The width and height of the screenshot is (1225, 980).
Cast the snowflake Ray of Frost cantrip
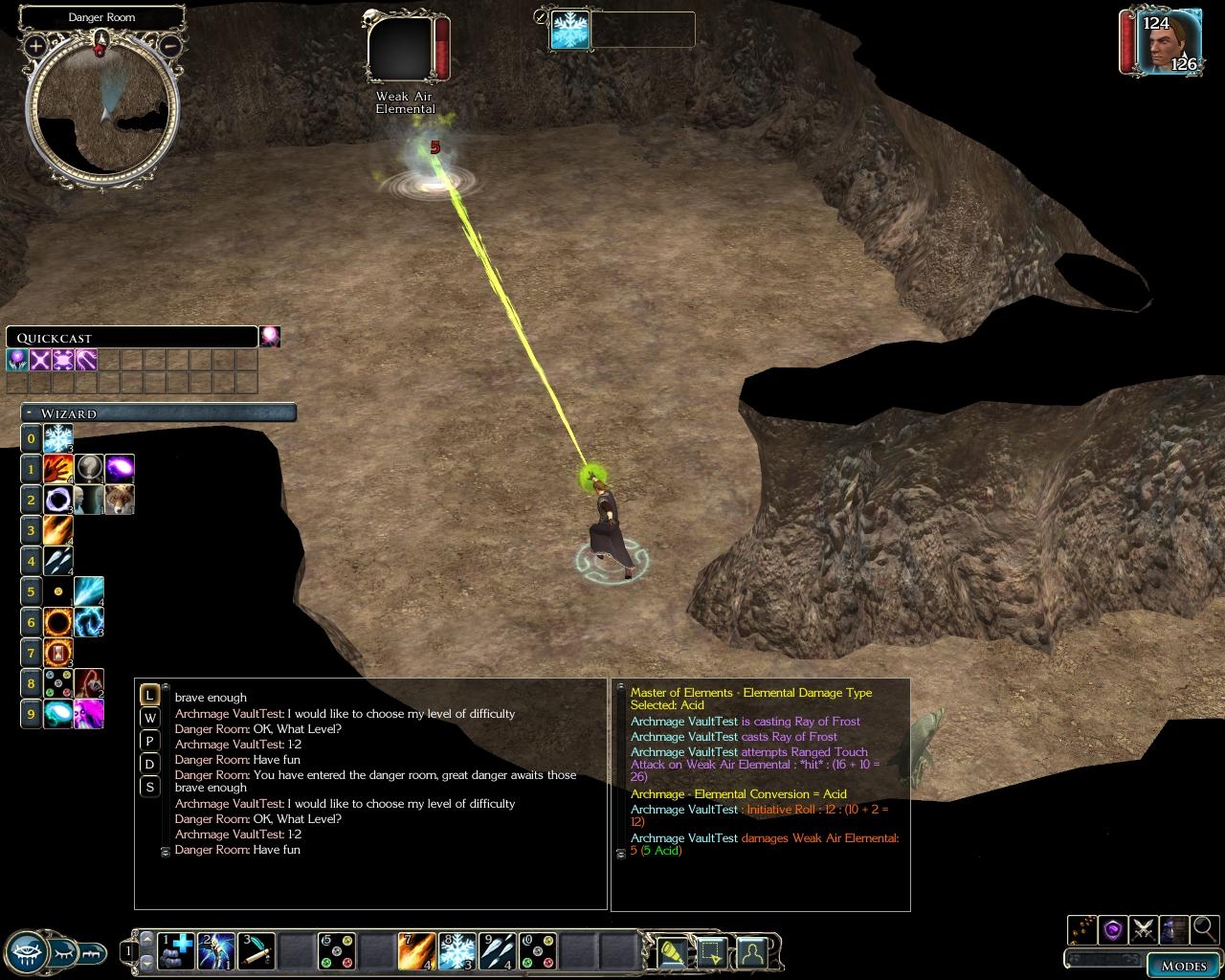[58, 439]
